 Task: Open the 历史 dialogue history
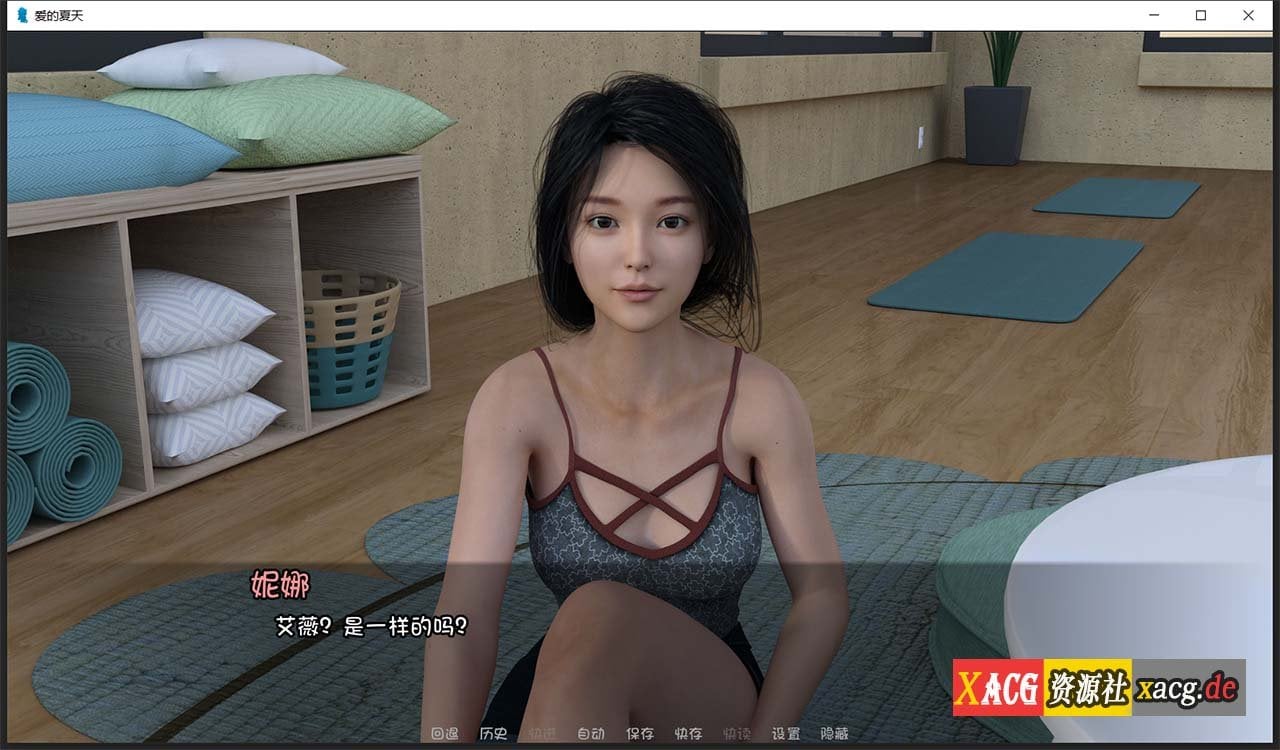(x=492, y=733)
